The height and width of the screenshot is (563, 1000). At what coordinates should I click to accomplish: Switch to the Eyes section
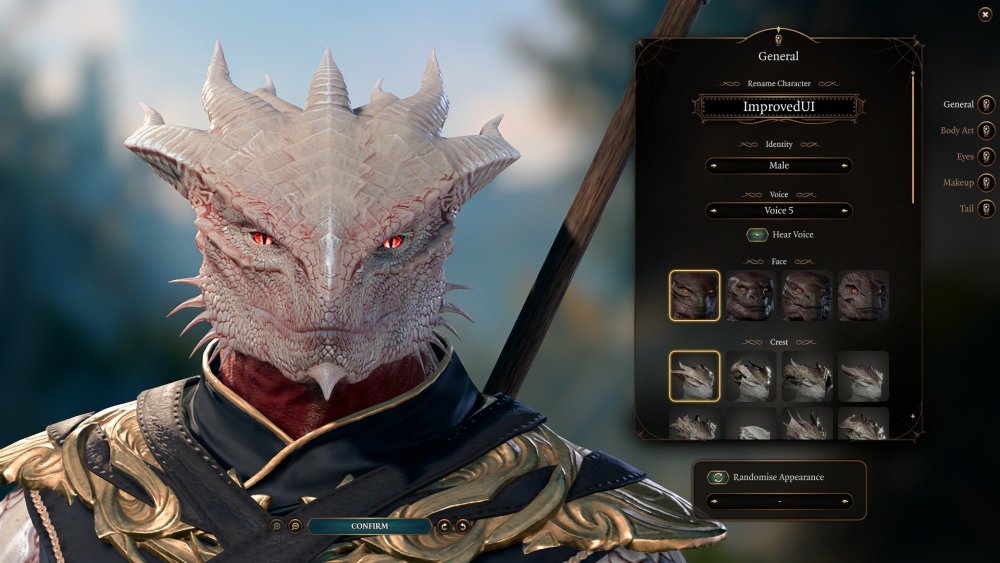pyautogui.click(x=986, y=157)
